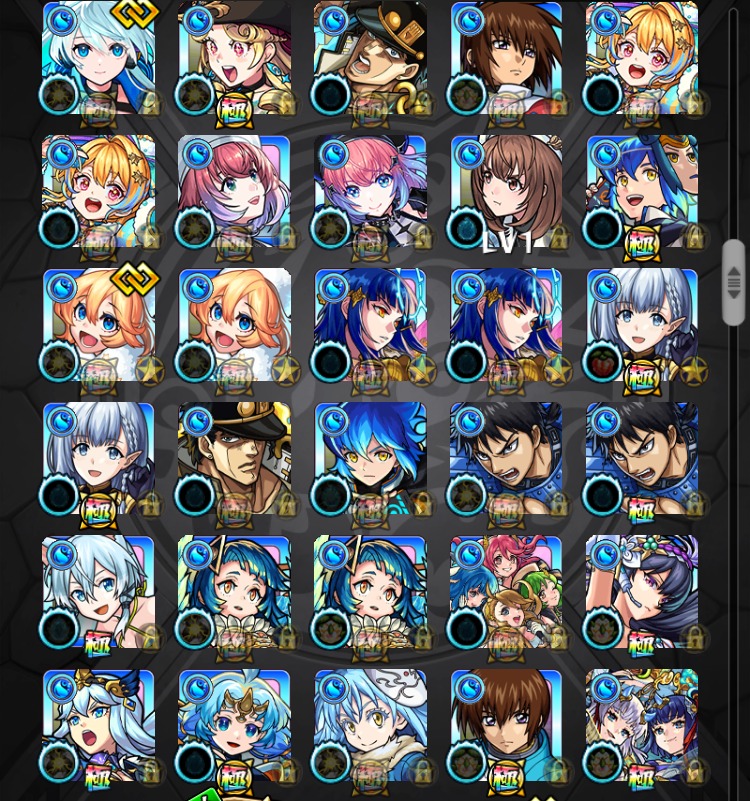The image size is (750, 801).
Task: Select the red-haired girl character
Action: coord(234,192)
